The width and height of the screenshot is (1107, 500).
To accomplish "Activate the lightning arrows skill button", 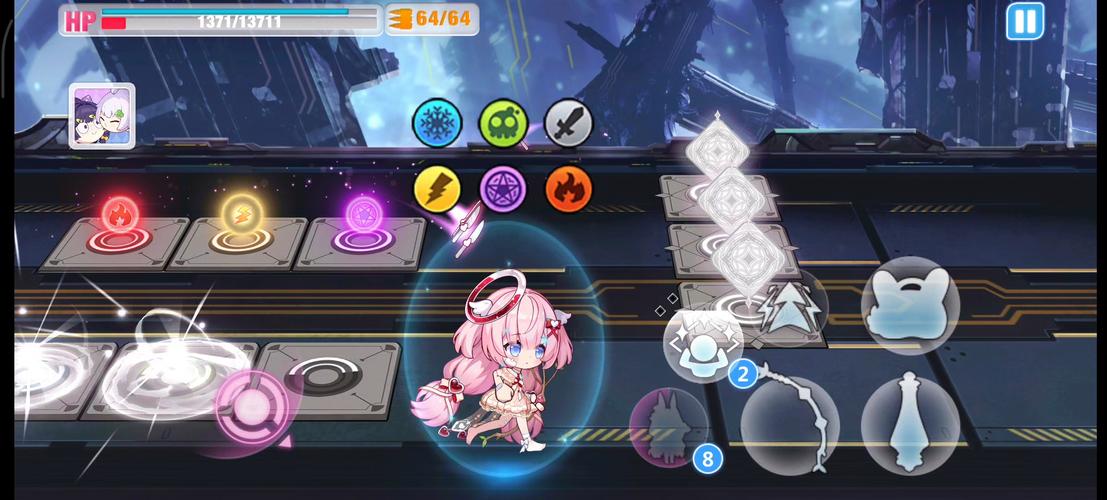I will pos(790,305).
